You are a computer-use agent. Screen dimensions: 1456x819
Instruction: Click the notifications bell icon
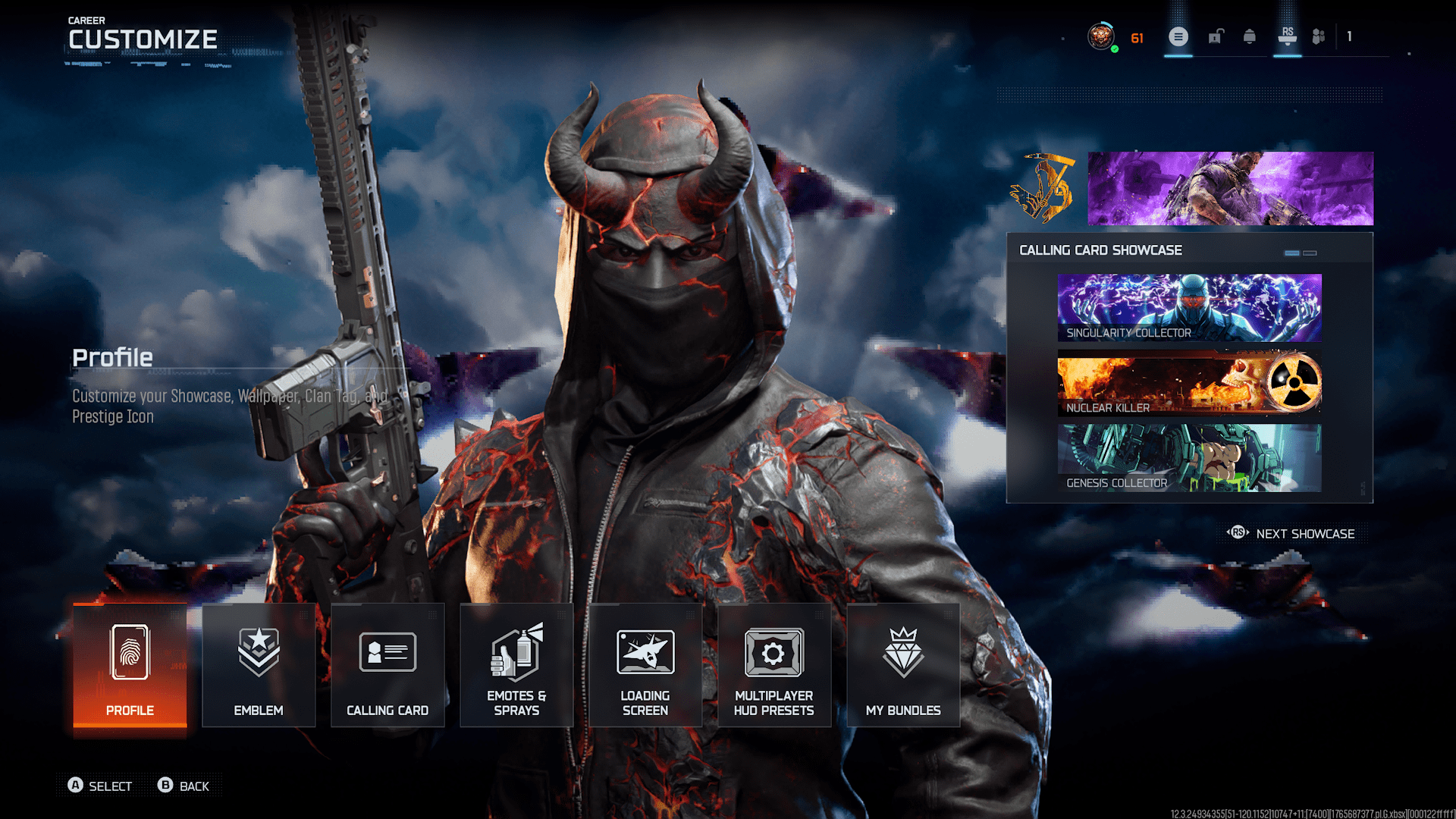pyautogui.click(x=1250, y=36)
